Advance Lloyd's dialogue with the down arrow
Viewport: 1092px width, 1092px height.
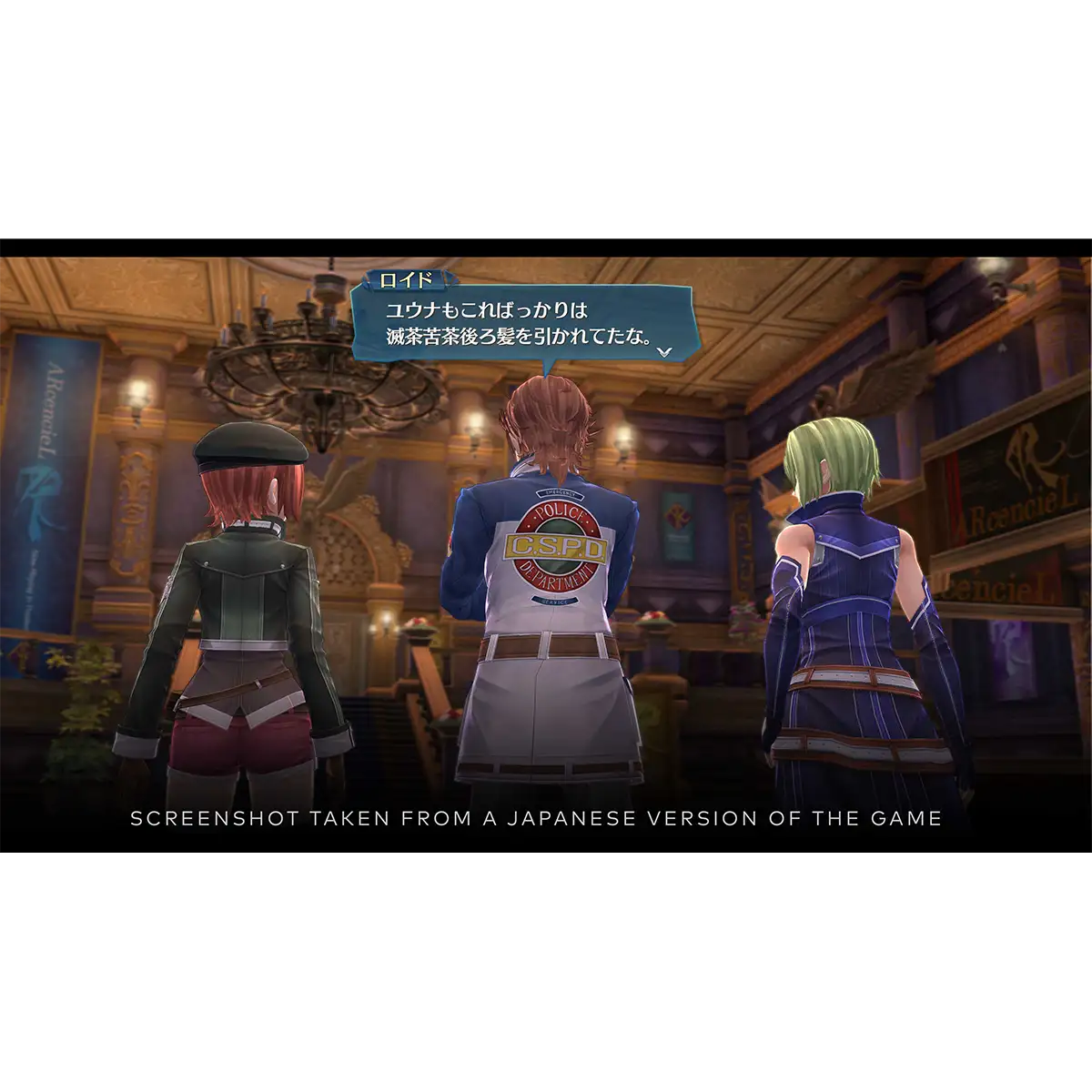[x=665, y=350]
